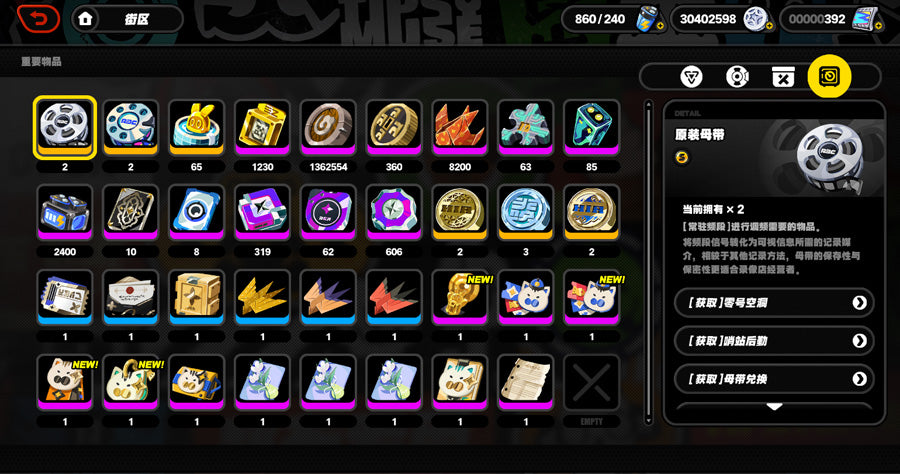
Task: Pick the teal dice cube item
Action: click(592, 126)
